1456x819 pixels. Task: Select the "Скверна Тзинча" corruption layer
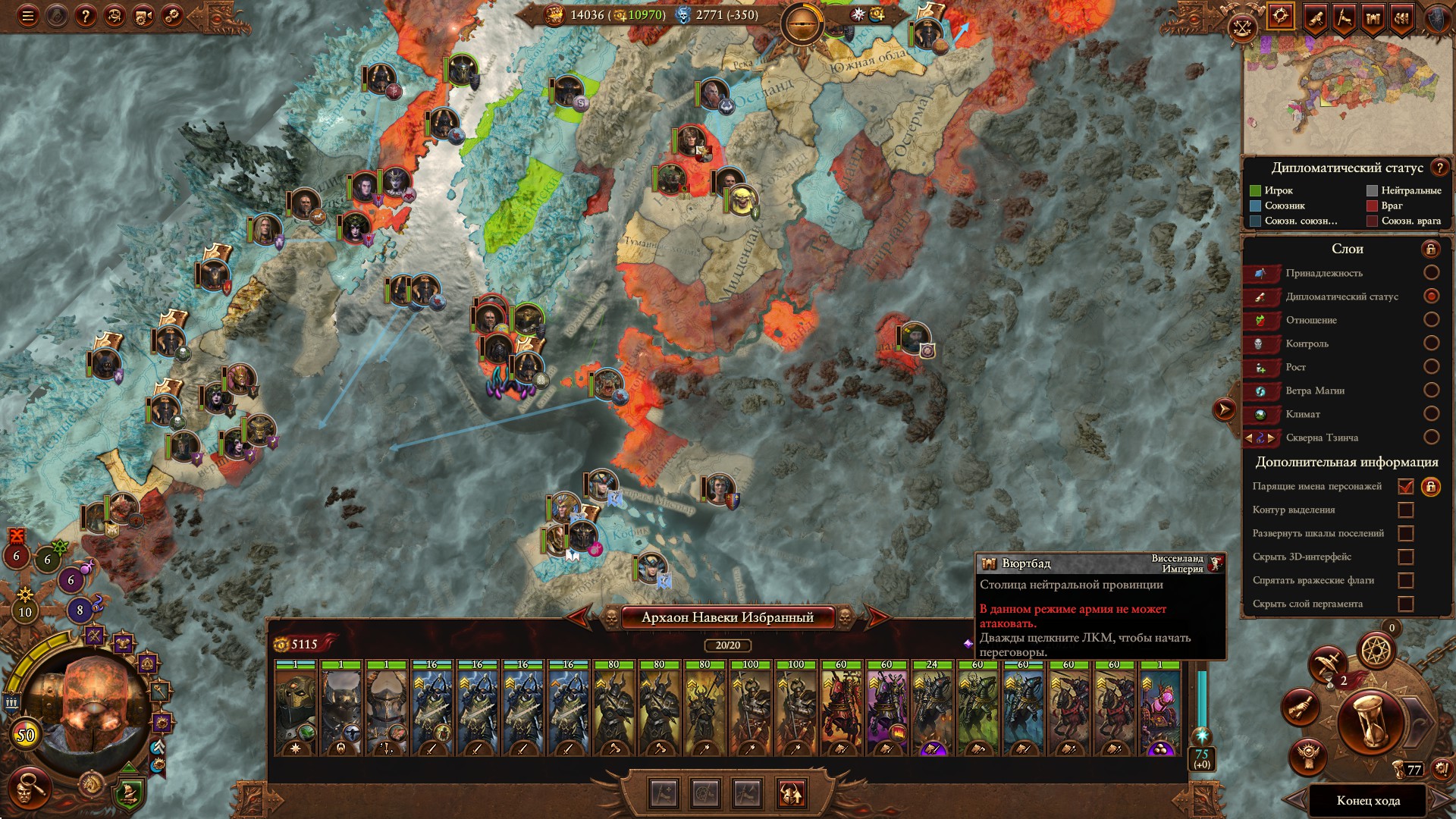point(1431,437)
